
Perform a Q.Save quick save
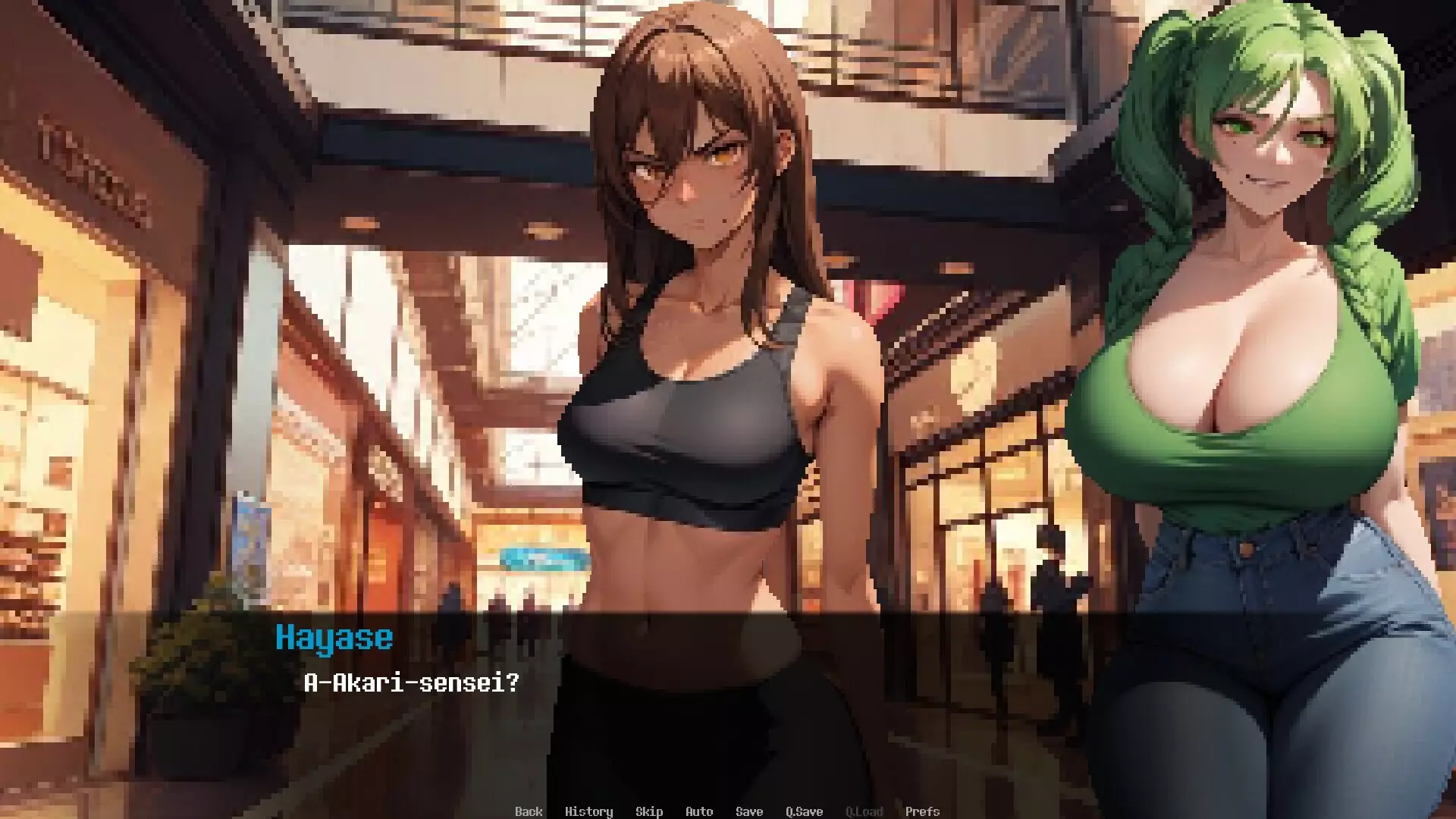(x=805, y=811)
